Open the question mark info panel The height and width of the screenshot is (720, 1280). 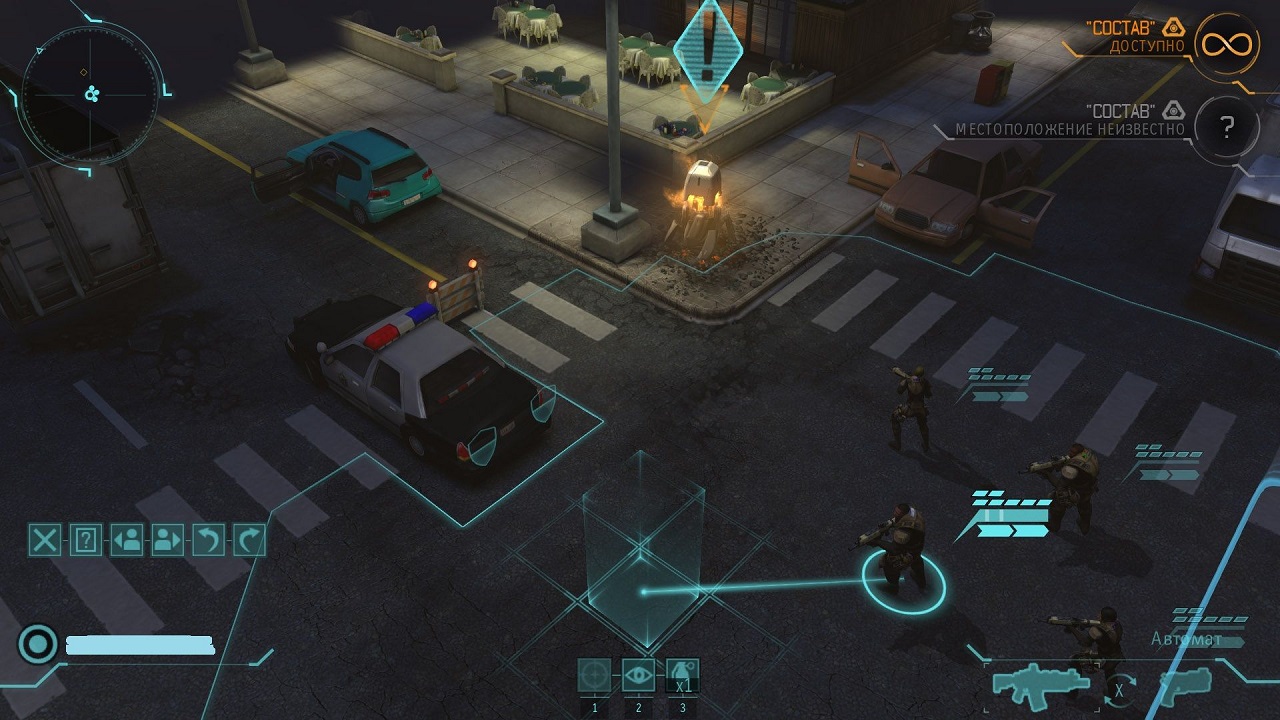click(86, 541)
